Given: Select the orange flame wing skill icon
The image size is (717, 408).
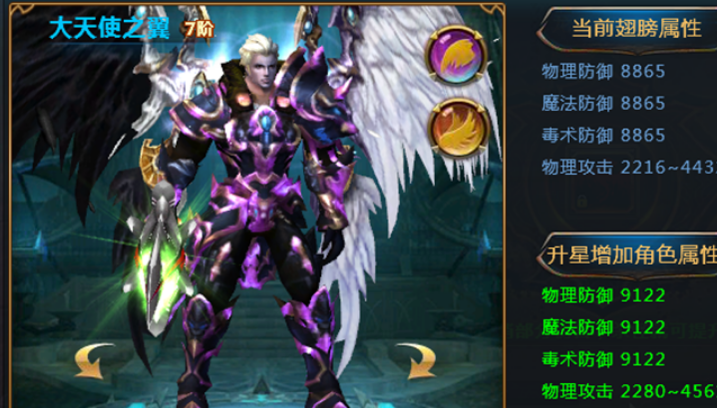Looking at the screenshot, I should pyautogui.click(x=458, y=129).
